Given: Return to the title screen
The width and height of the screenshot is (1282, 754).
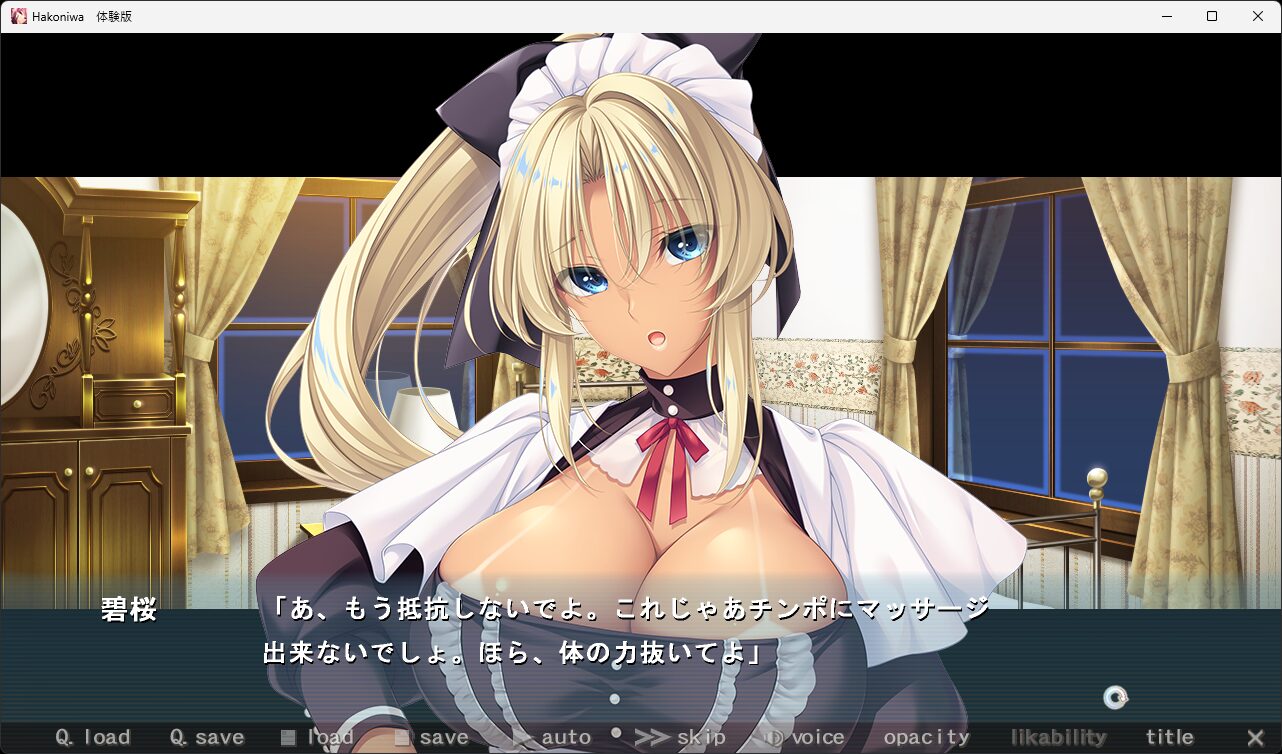Looking at the screenshot, I should click(x=1169, y=738).
